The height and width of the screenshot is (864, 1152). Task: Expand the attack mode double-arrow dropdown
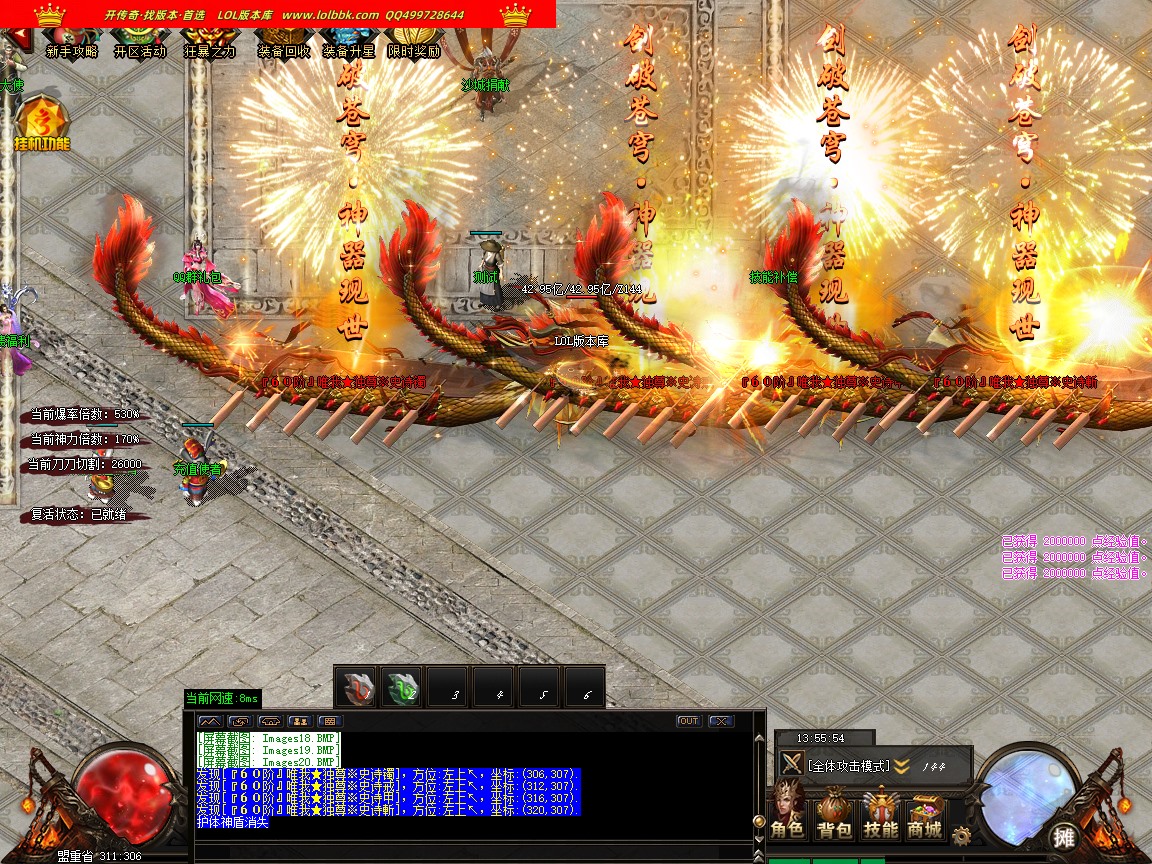click(901, 766)
